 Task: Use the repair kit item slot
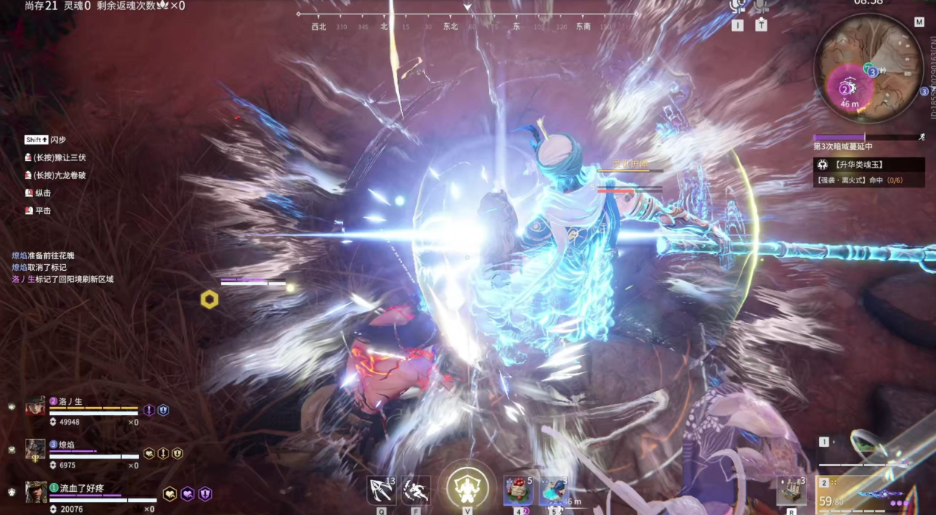tap(790, 490)
